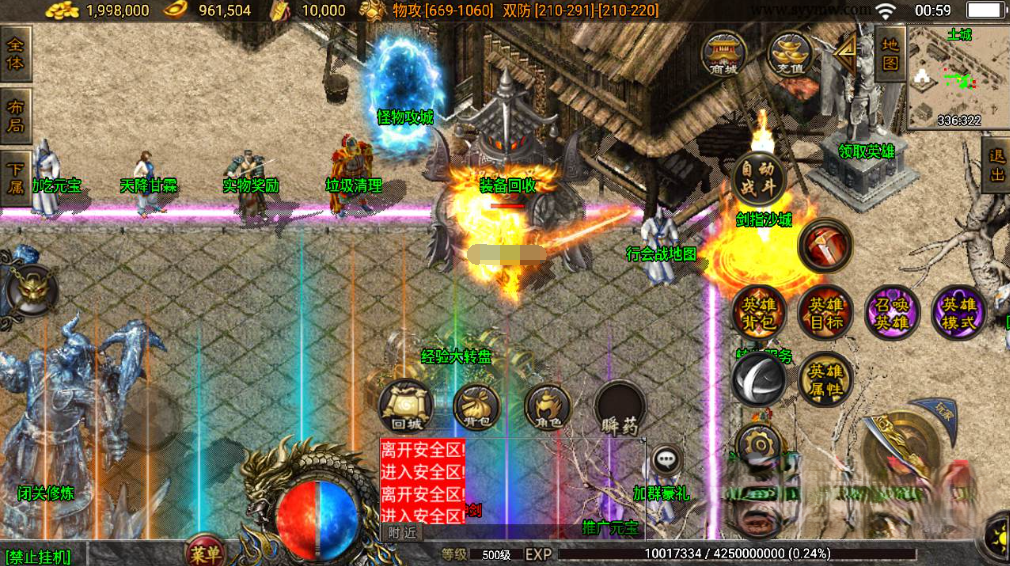
Task: Open the 商城 shop
Action: 722,54
